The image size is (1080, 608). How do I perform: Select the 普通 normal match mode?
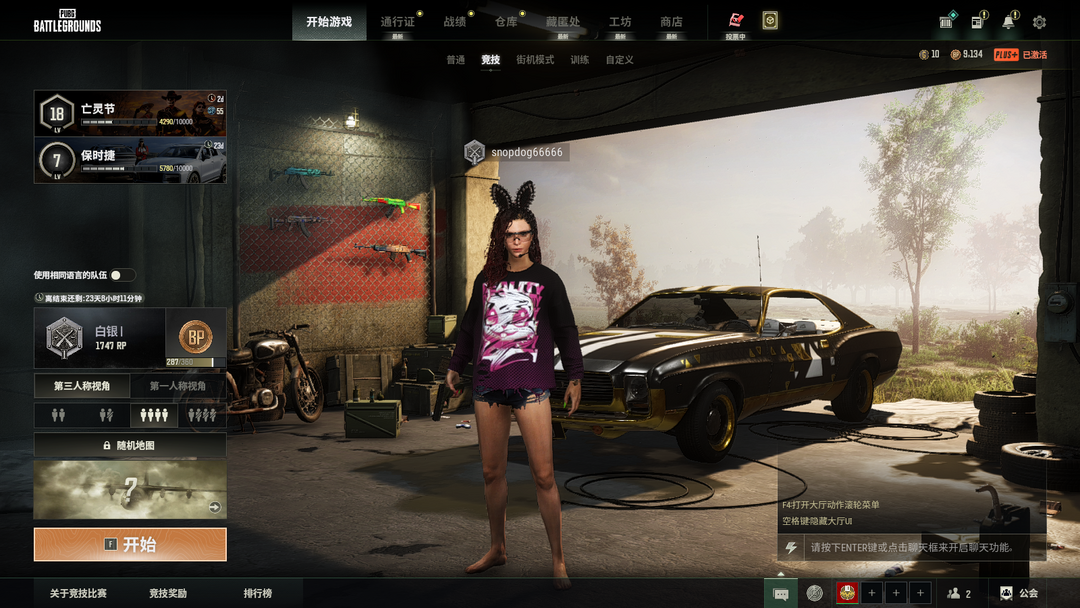(455, 60)
